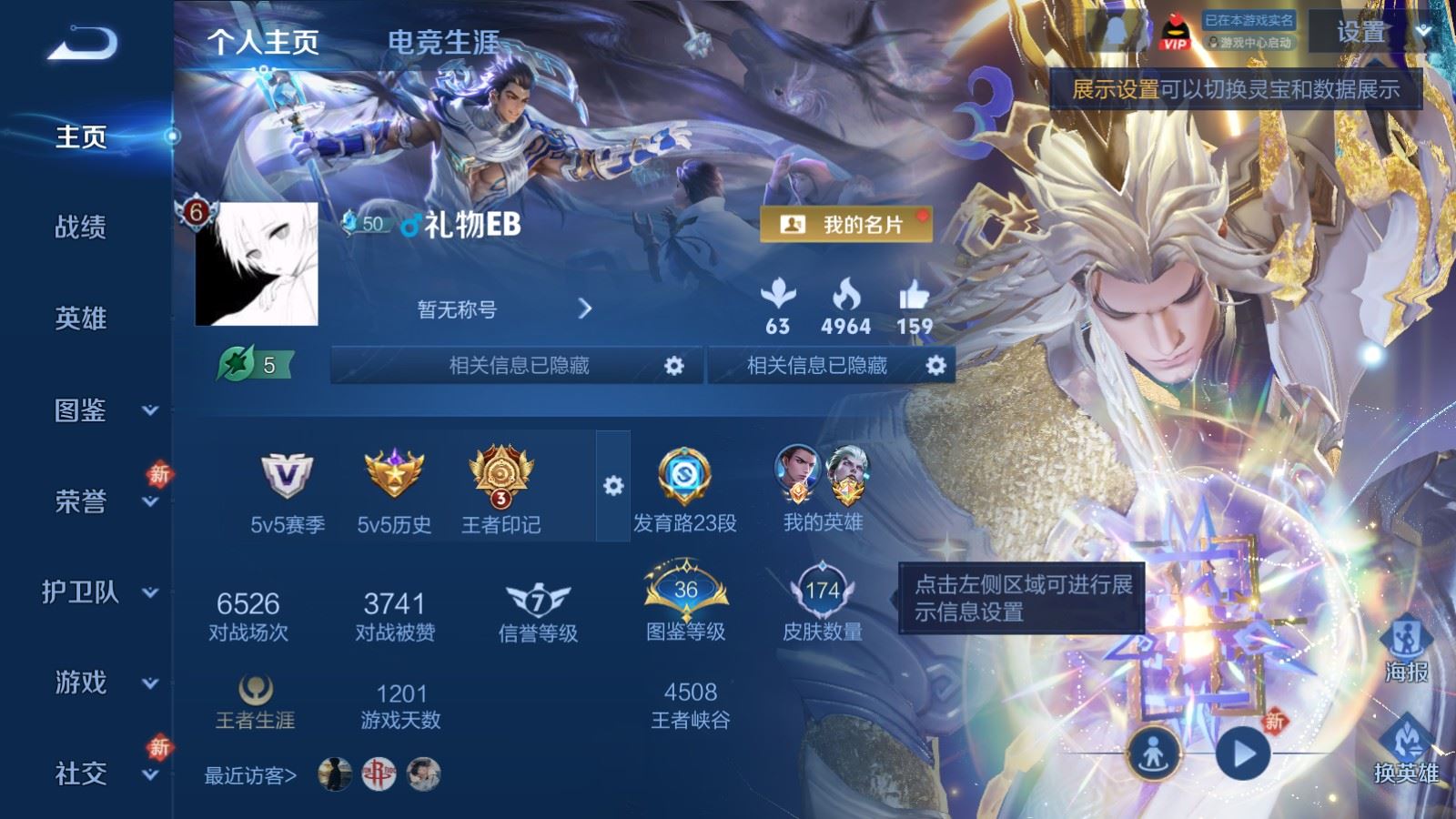Screen dimensions: 1456x819
Task: Select the 发育路23段 lane rank icon
Action: tap(687, 478)
